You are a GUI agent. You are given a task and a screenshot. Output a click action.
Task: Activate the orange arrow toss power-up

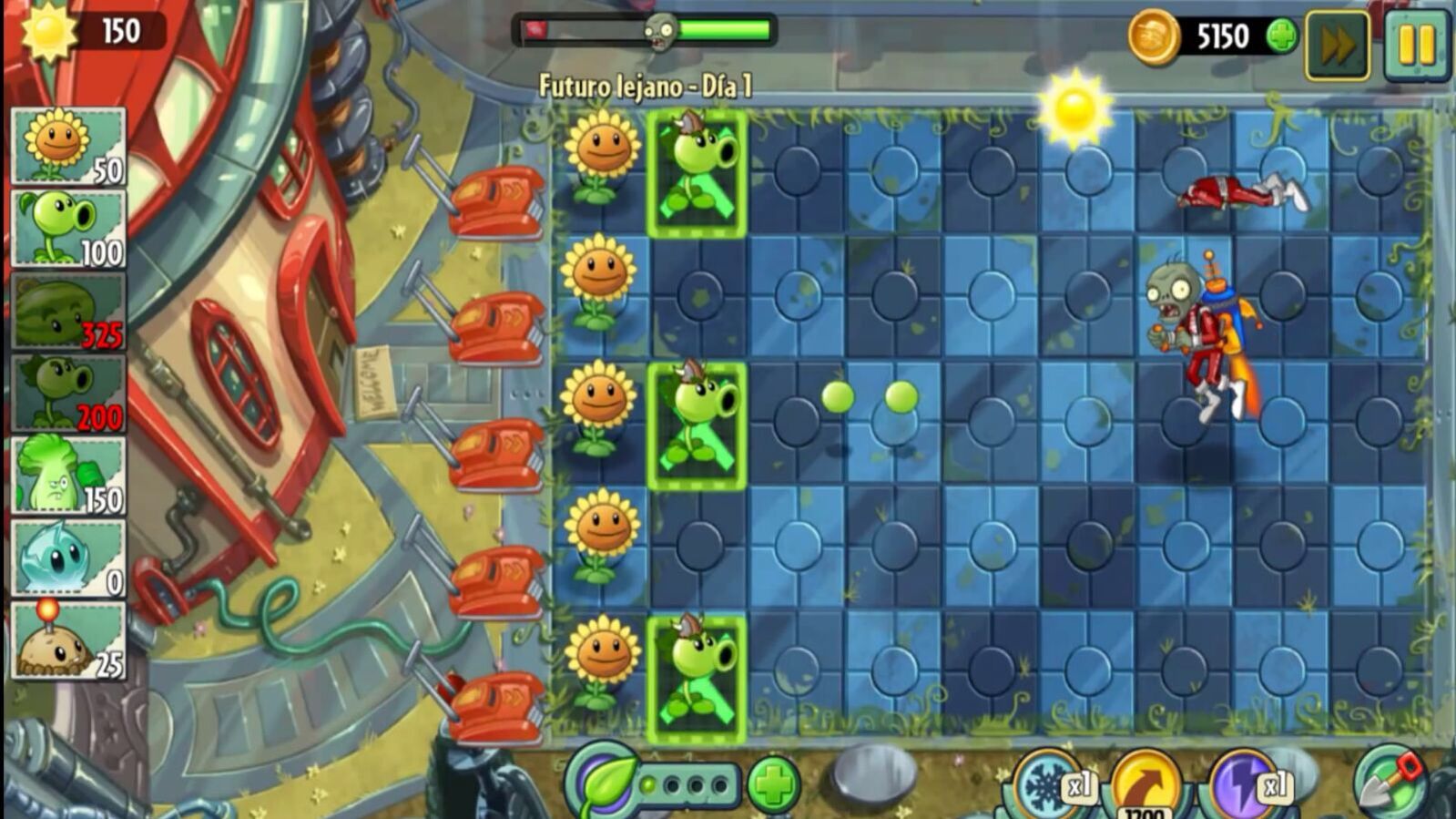pyautogui.click(x=1145, y=785)
